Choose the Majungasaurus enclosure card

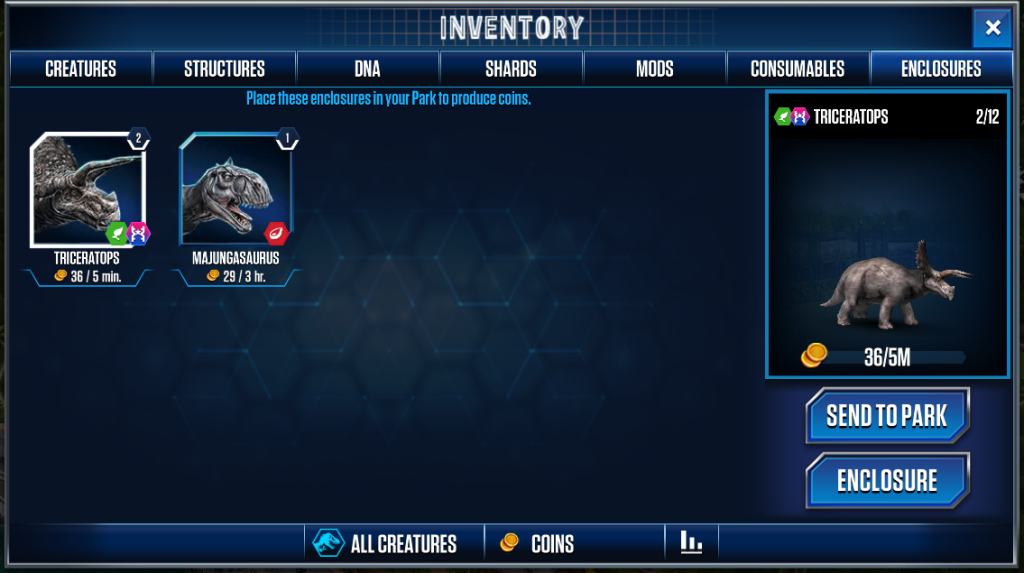235,192
